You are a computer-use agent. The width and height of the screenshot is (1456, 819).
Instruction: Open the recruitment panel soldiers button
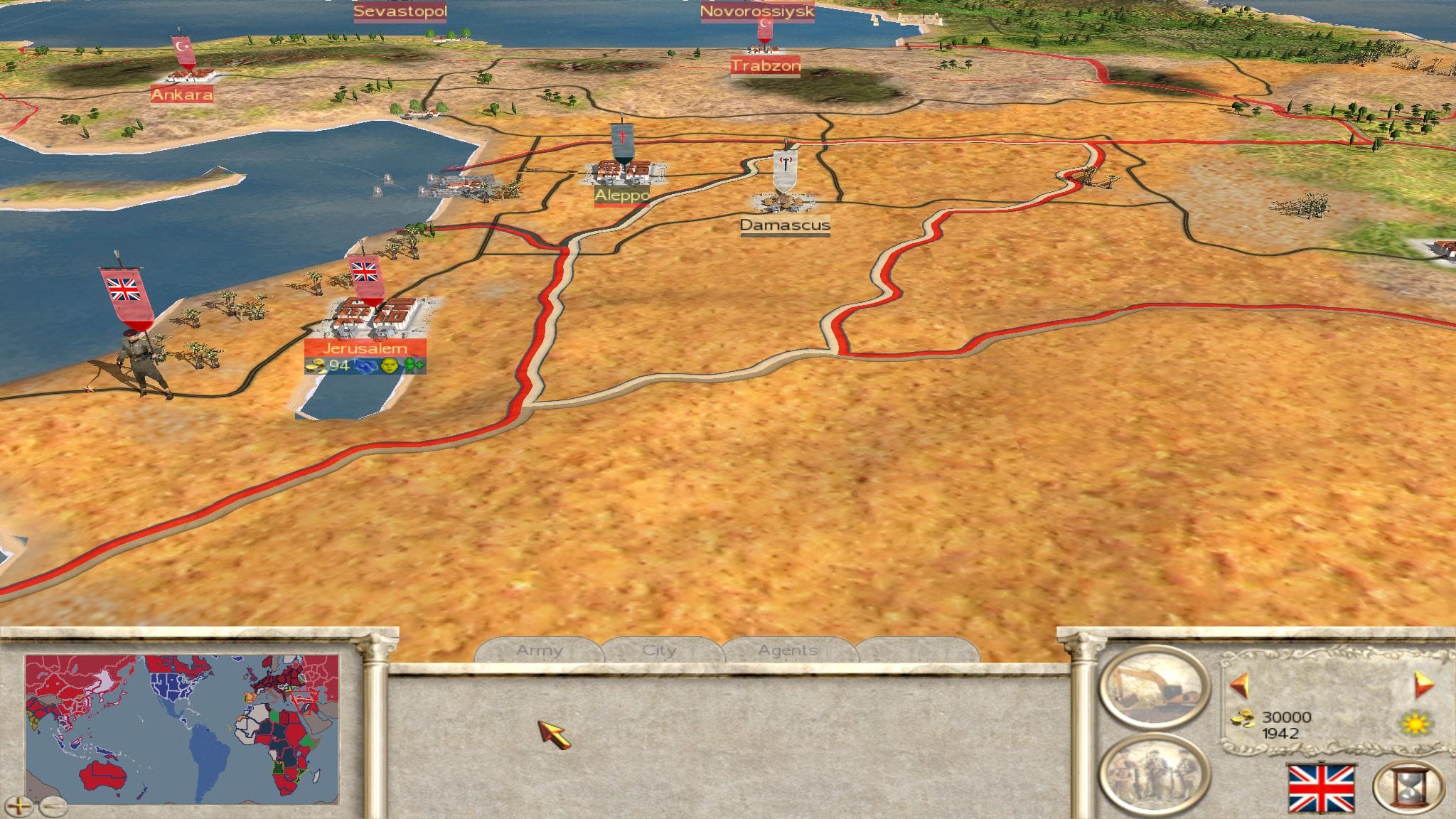click(1154, 774)
